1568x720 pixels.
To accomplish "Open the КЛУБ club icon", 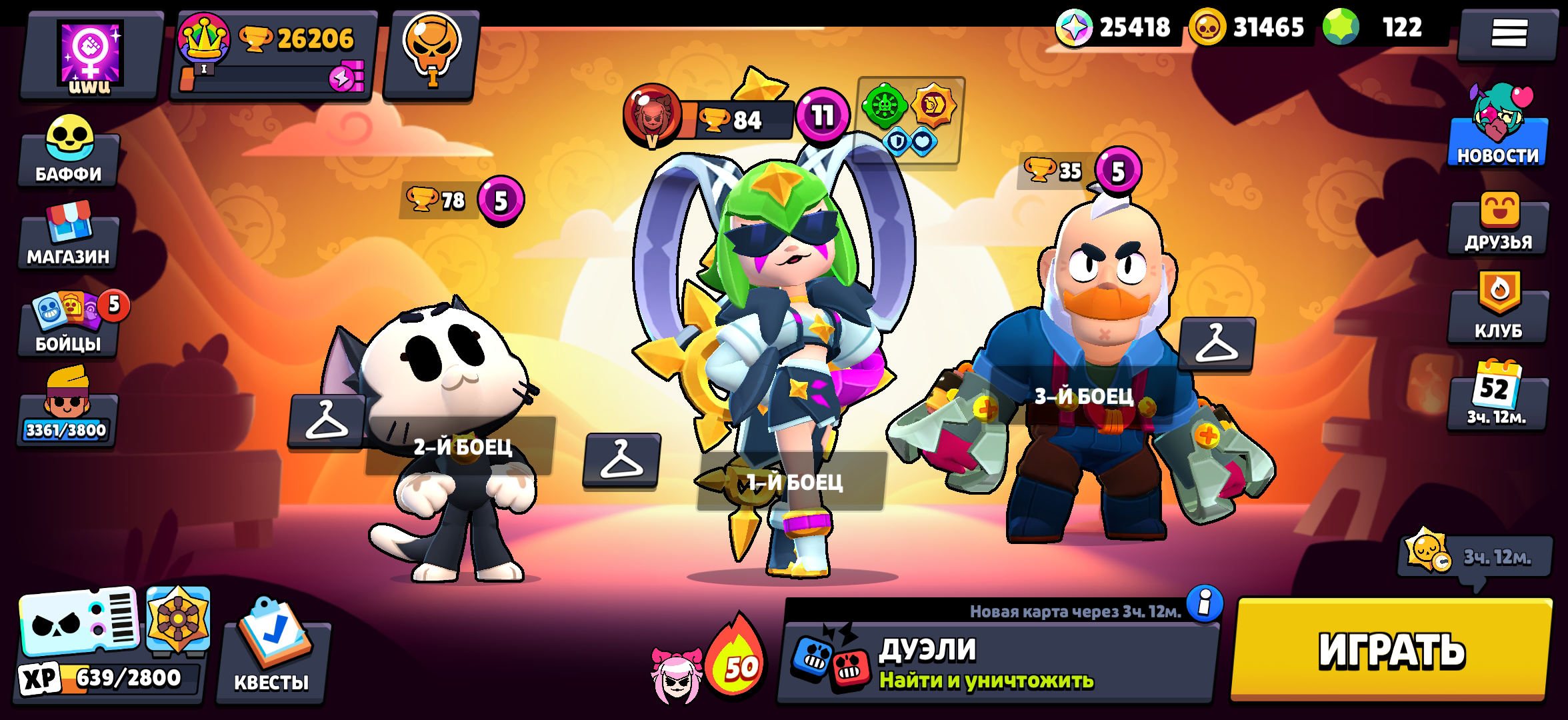I will [1499, 313].
